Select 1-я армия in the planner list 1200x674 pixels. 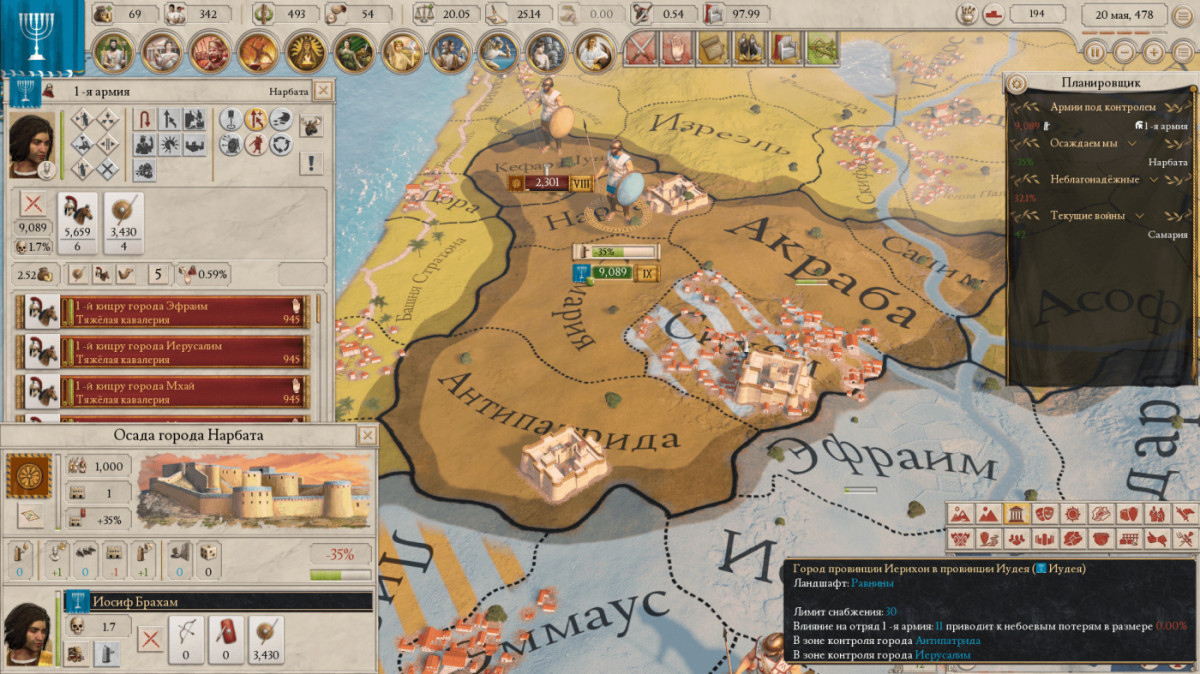click(1165, 126)
